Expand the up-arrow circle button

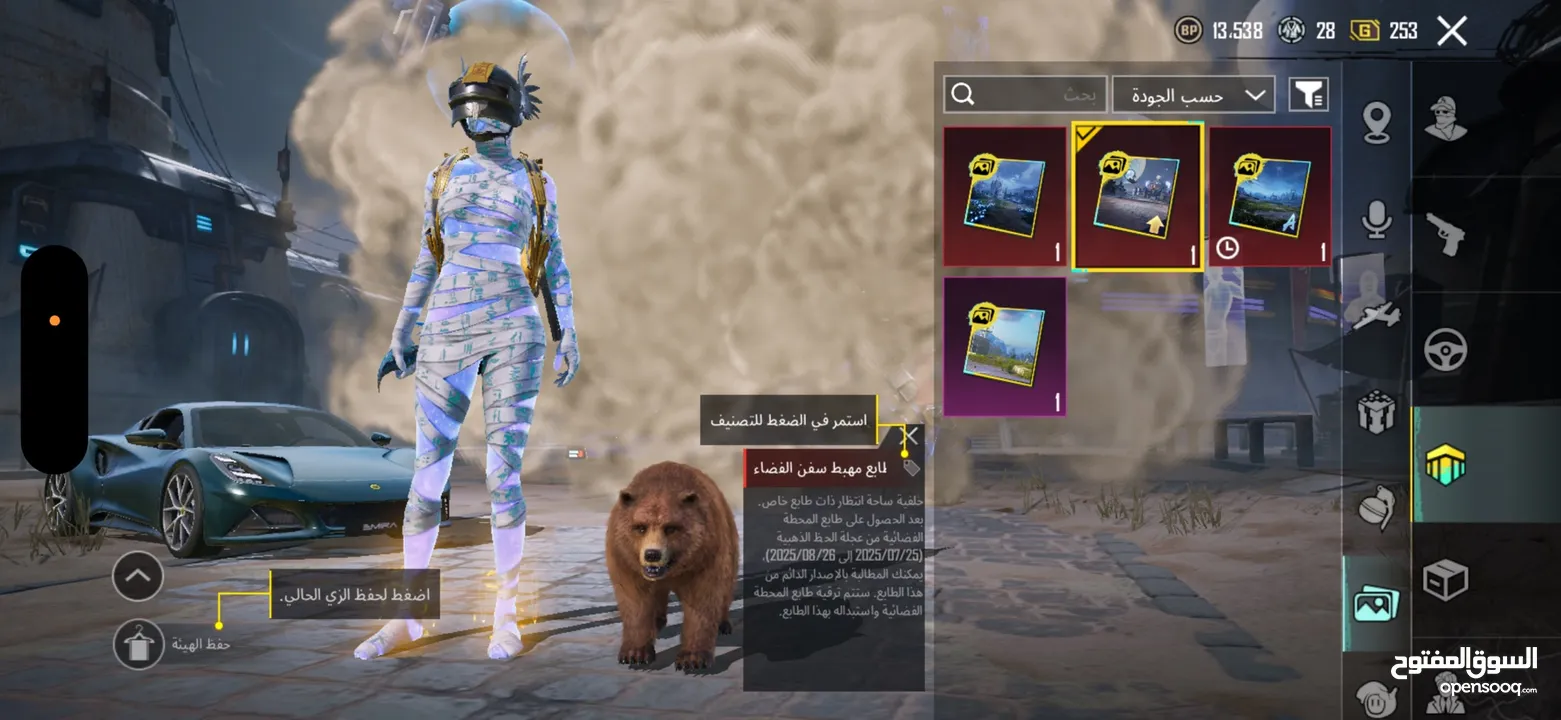click(x=138, y=576)
